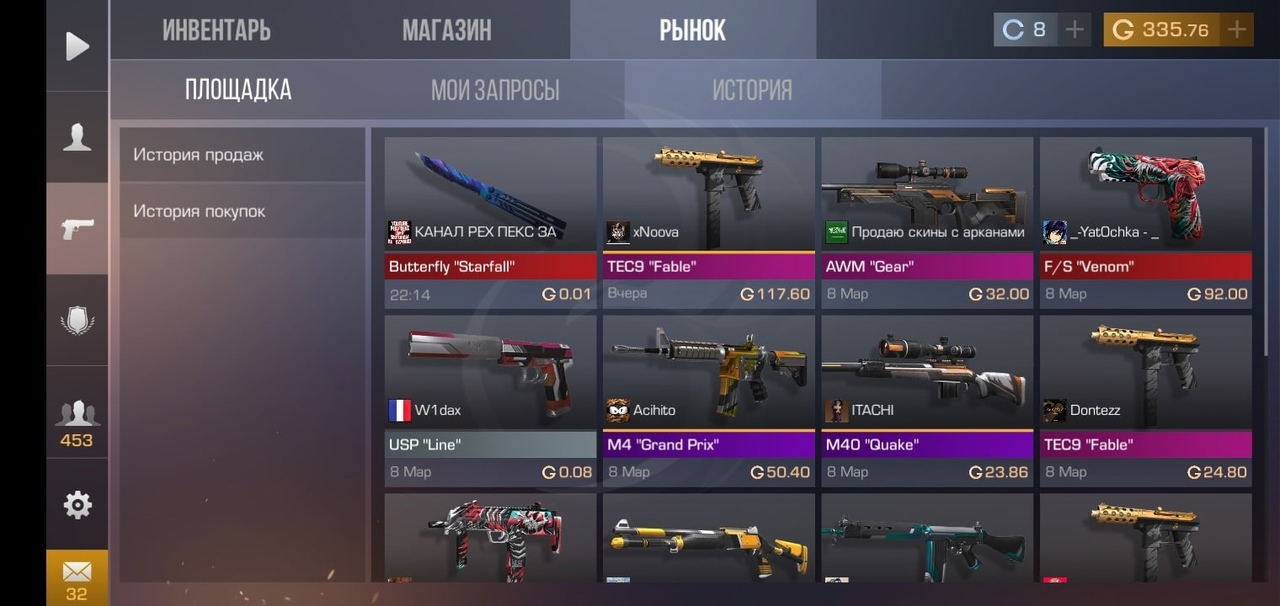Select the M4 "Grand Prix" listing
The image size is (1280, 606).
pyautogui.click(x=708, y=400)
